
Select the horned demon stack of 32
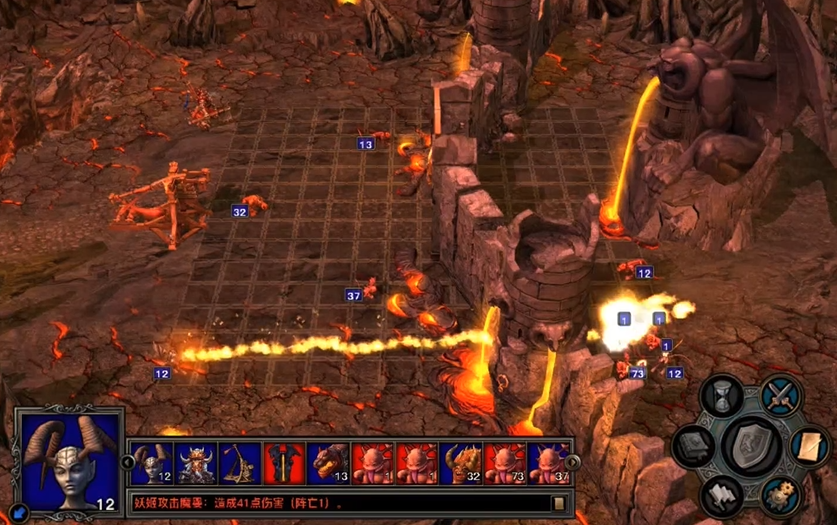tap(461, 464)
